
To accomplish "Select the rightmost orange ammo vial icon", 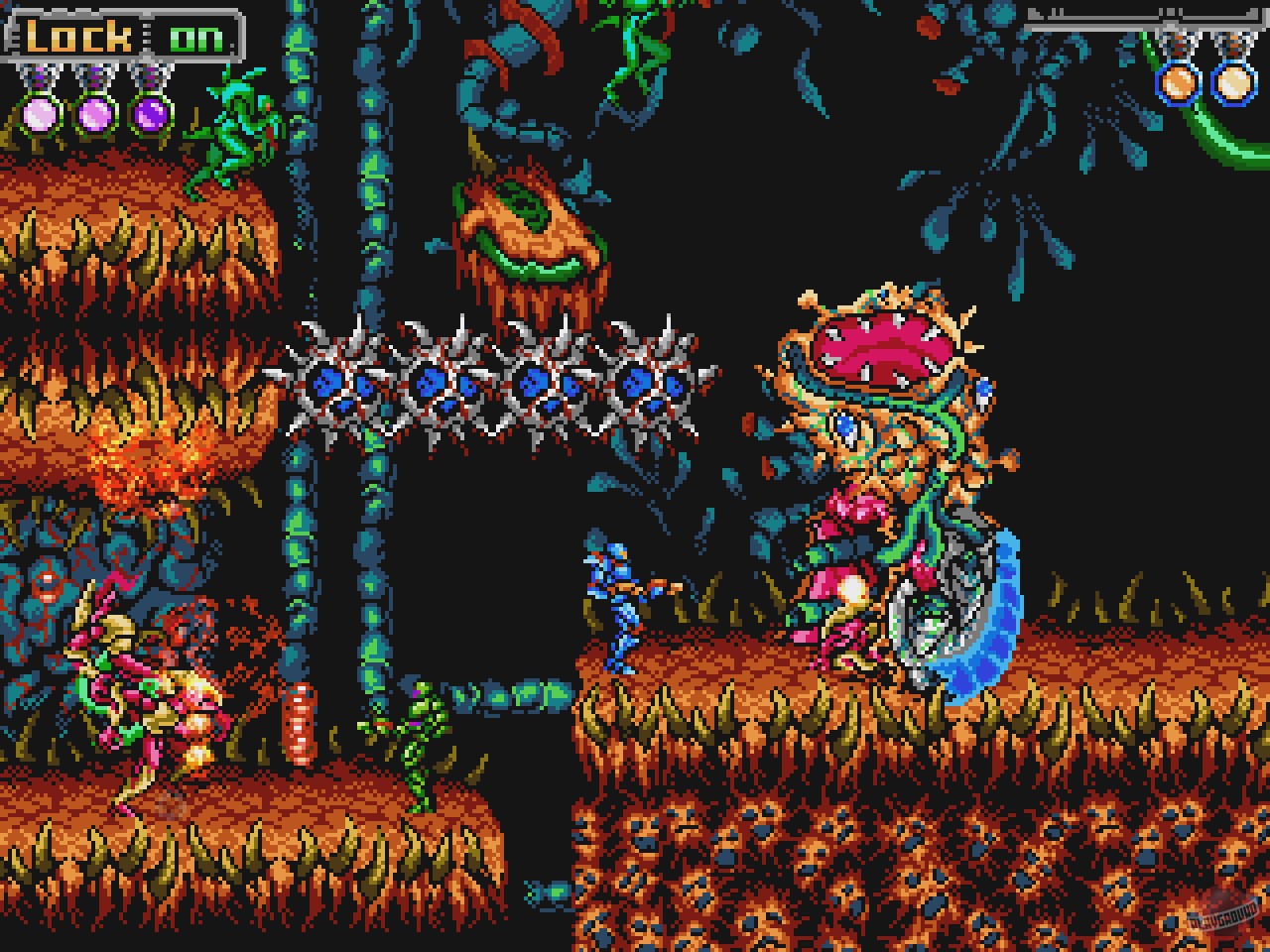I will pos(1232,81).
